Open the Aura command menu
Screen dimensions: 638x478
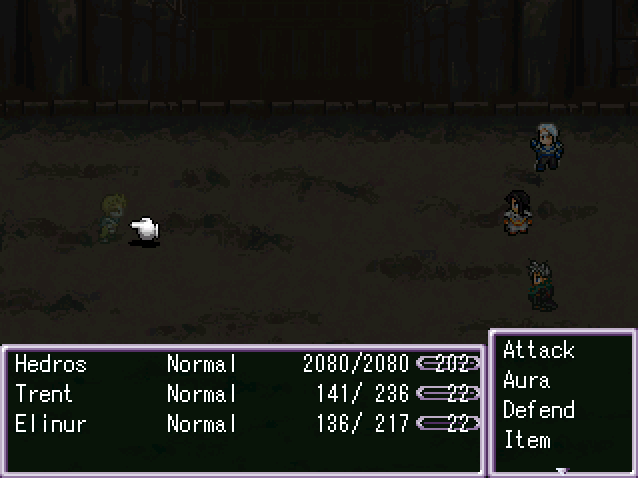pyautogui.click(x=526, y=380)
